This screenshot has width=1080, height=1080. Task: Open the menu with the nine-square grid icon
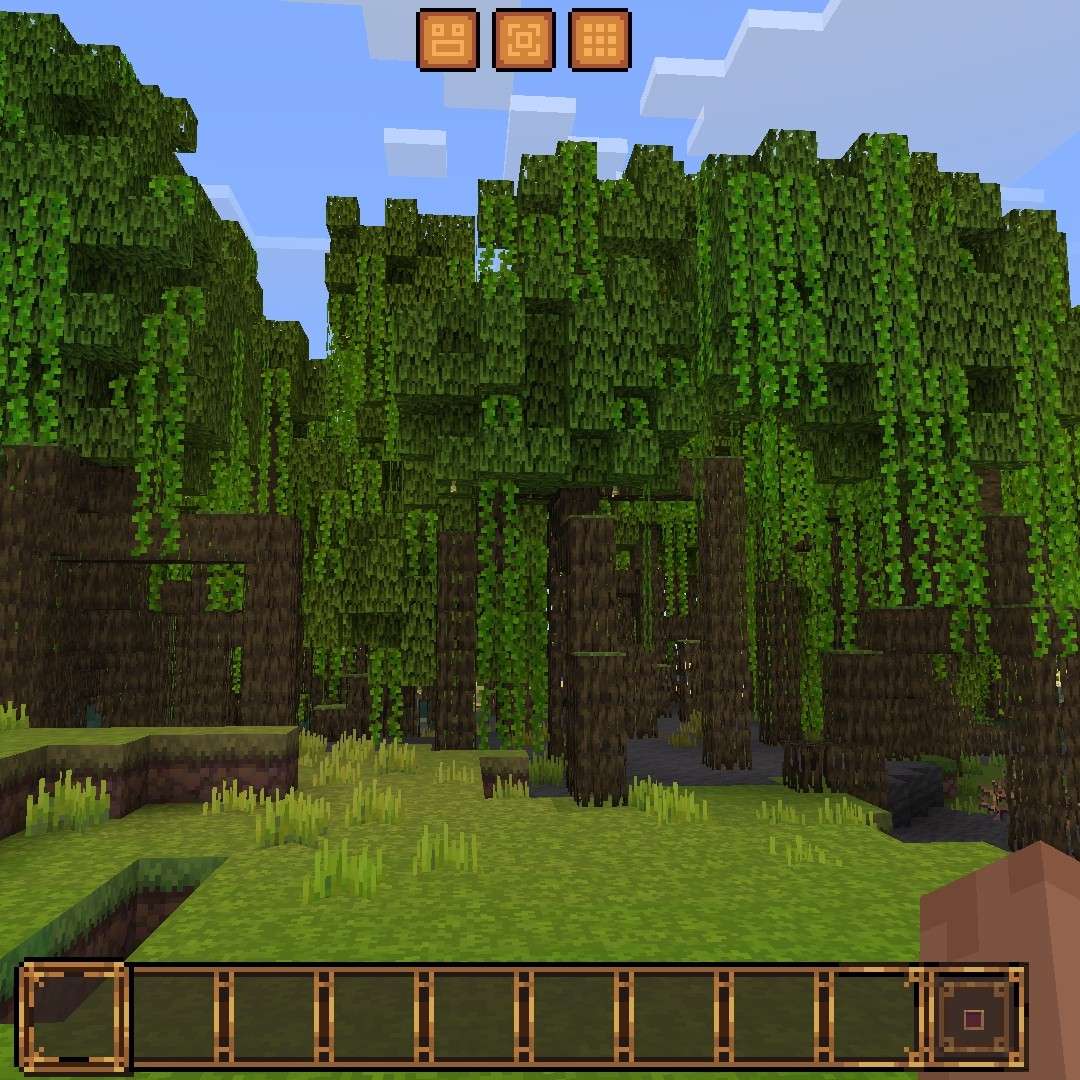click(x=599, y=40)
